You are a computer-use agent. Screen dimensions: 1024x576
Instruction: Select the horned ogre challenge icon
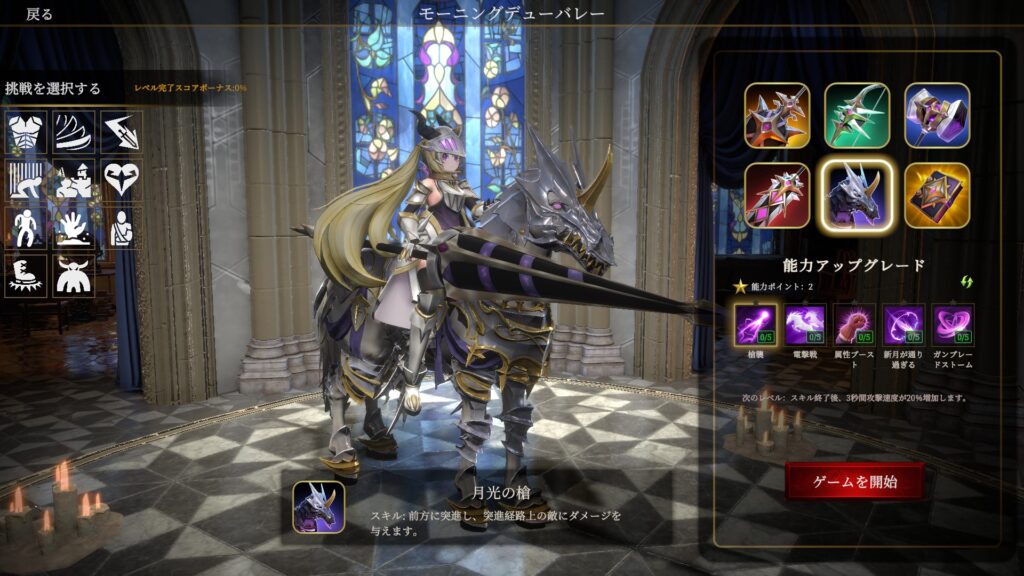73,276
